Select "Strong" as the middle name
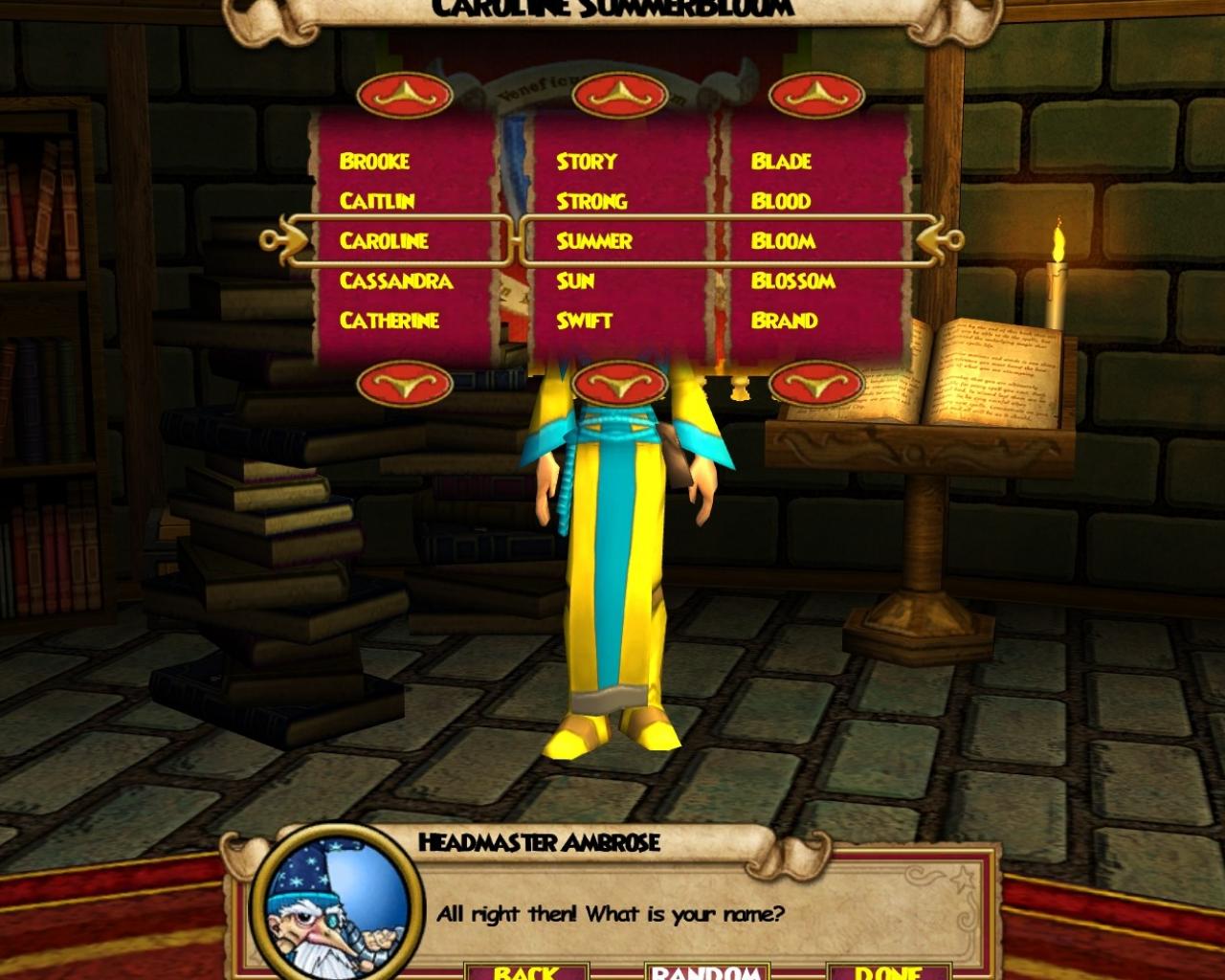This screenshot has height=980, width=1225. pos(591,201)
